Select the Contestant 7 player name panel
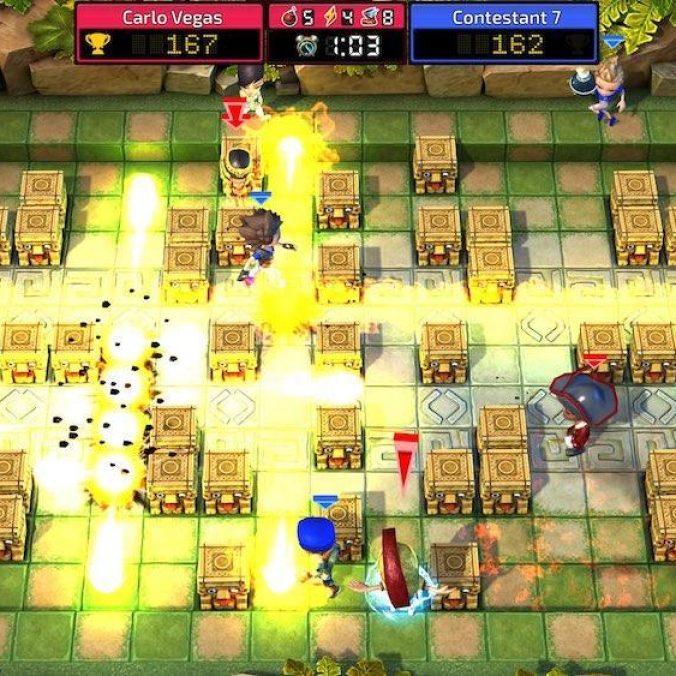Screen dimensions: 676x676 [504, 17]
